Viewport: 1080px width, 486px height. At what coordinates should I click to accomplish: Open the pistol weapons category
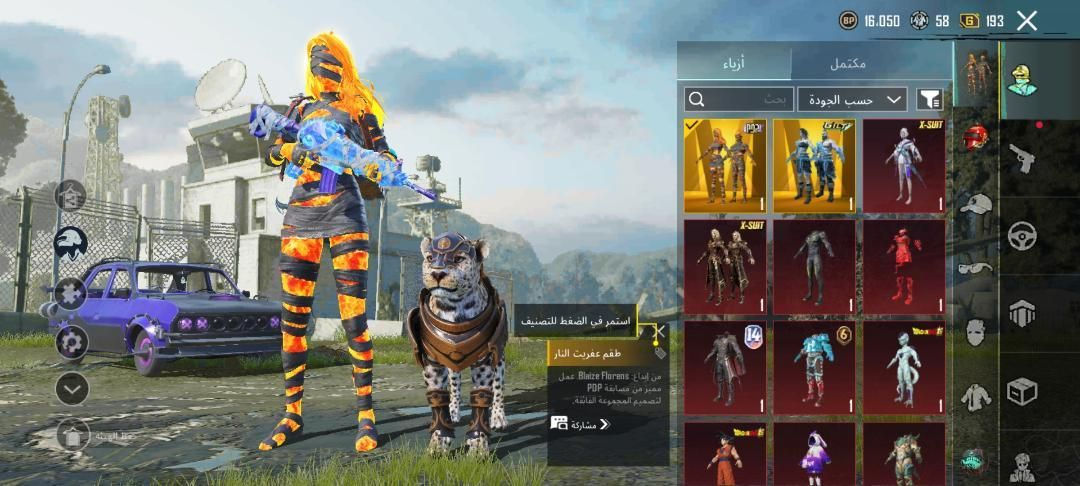(1021, 157)
